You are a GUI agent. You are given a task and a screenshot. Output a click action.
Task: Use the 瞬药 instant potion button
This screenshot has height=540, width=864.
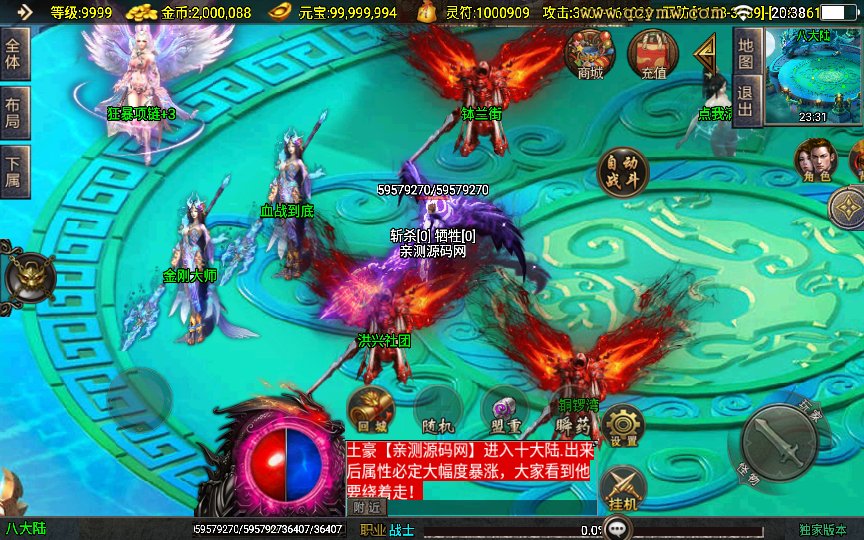(570, 410)
